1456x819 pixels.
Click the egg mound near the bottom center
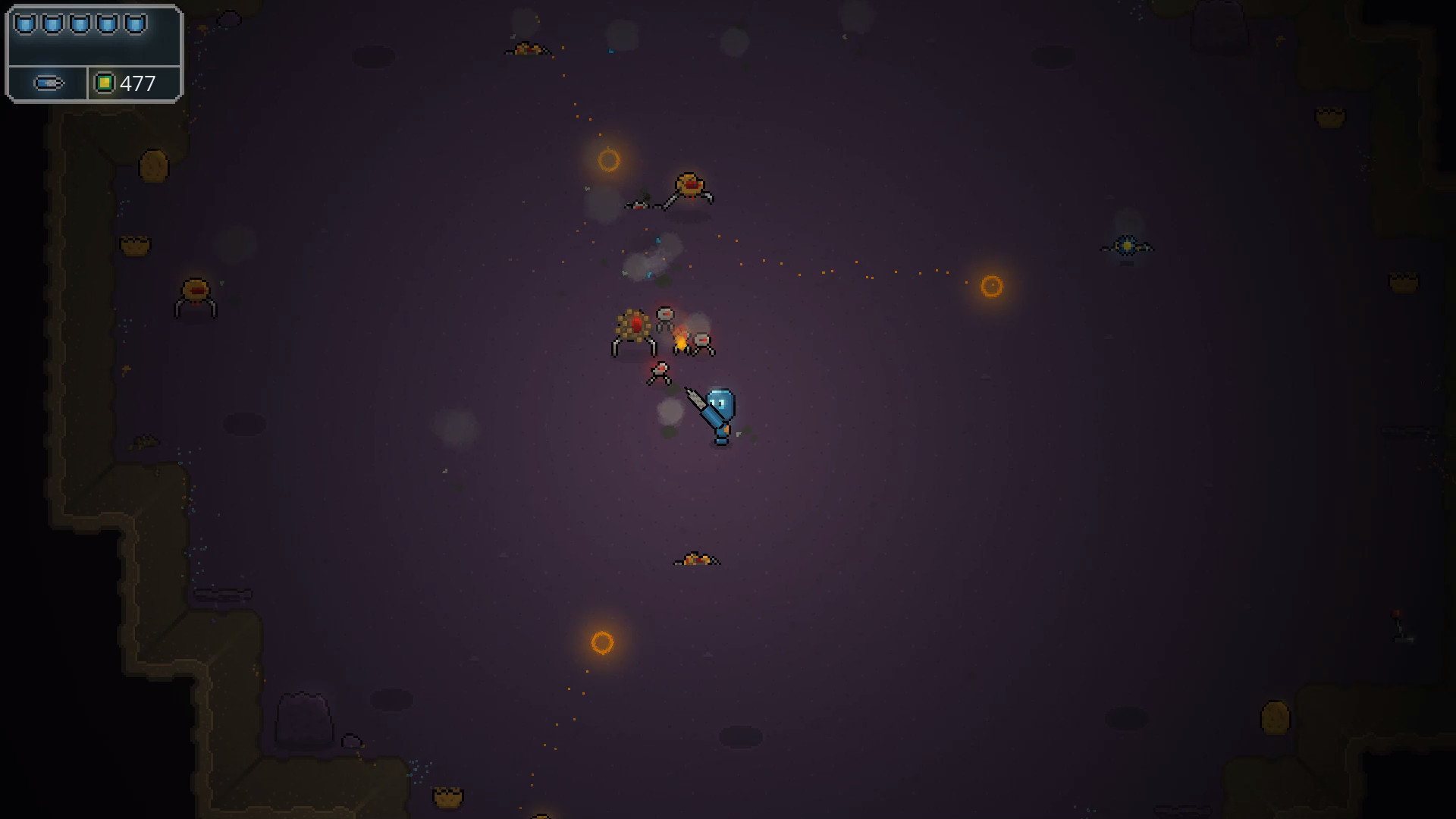tap(696, 559)
